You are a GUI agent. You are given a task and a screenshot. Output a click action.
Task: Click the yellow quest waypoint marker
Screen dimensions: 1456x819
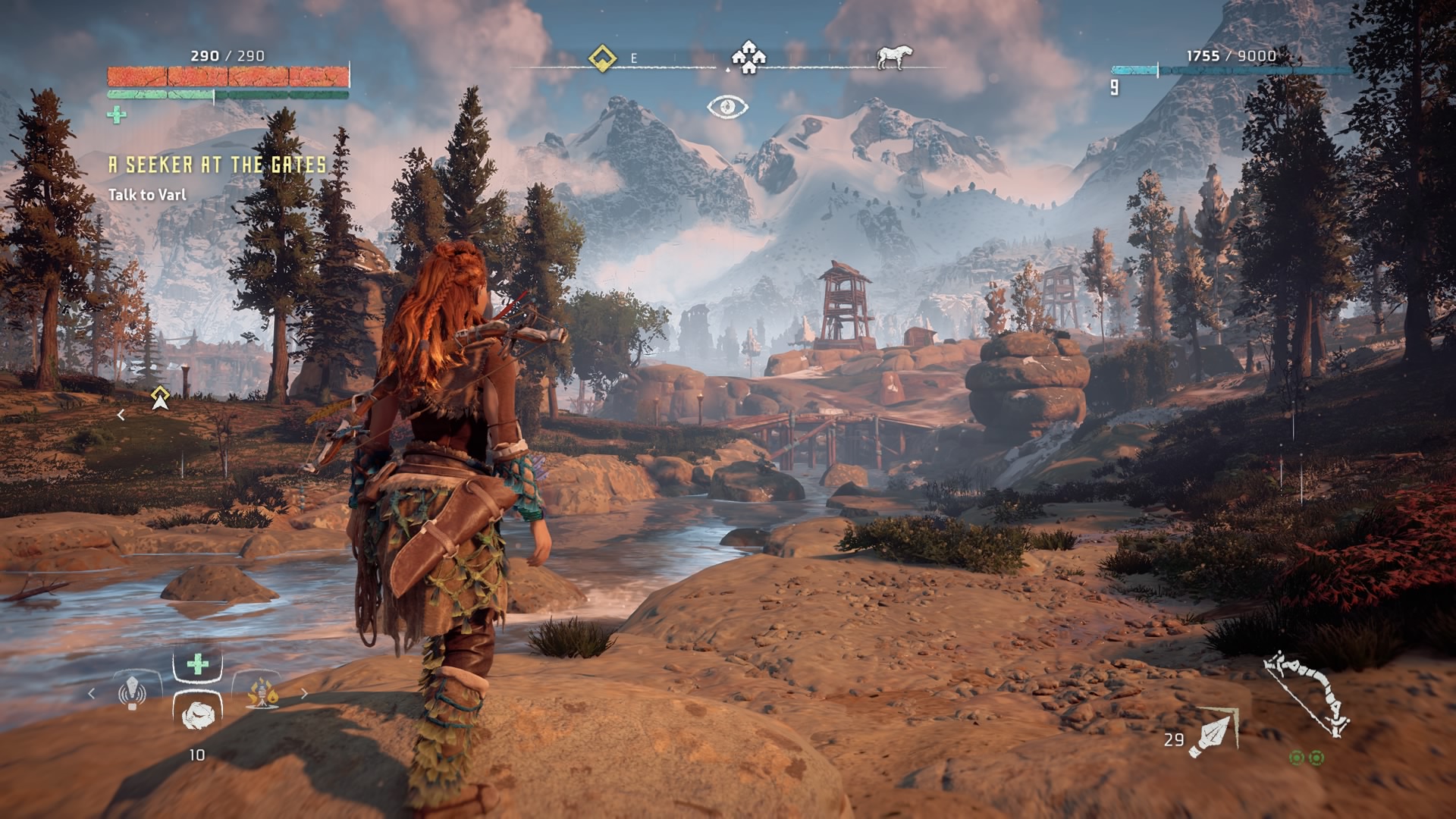(159, 397)
